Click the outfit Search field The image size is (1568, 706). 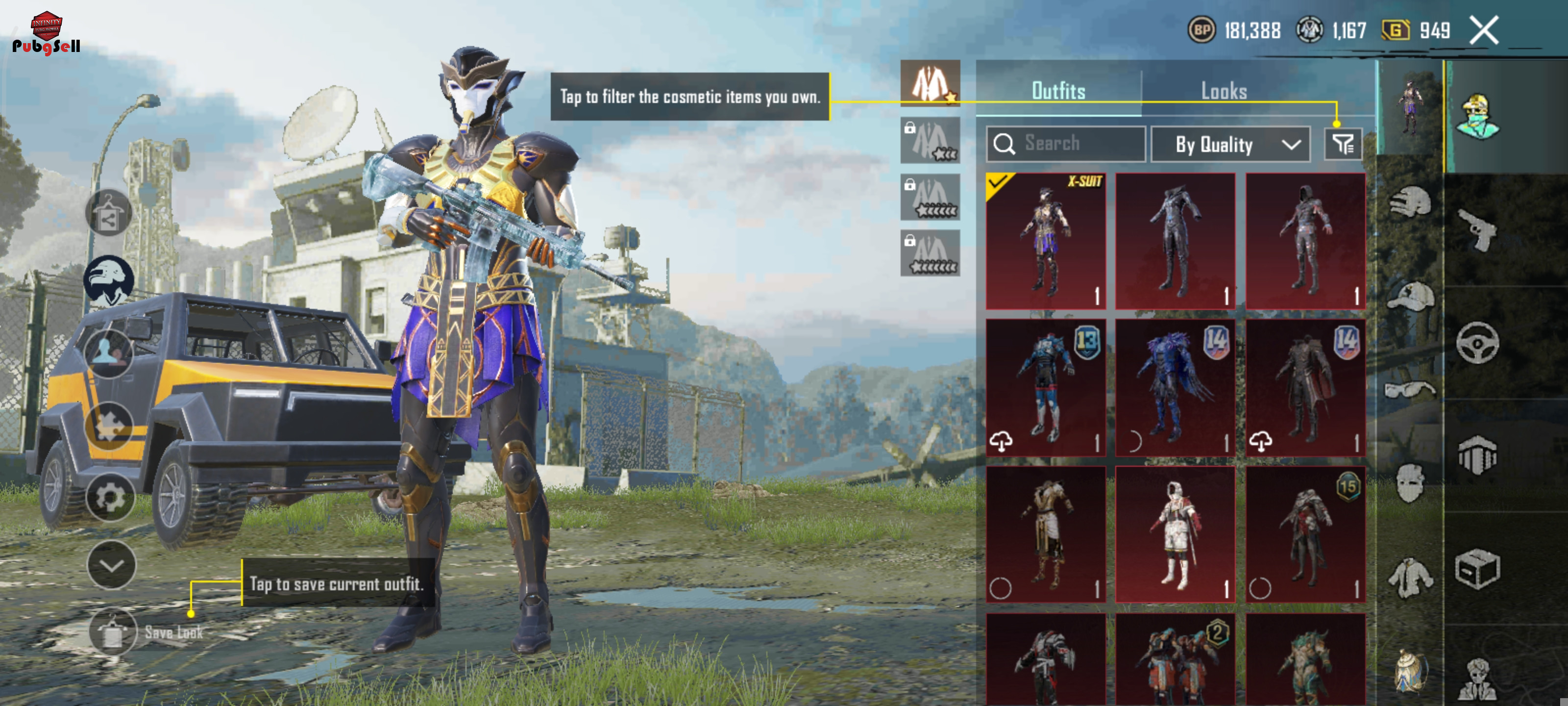pos(1065,144)
